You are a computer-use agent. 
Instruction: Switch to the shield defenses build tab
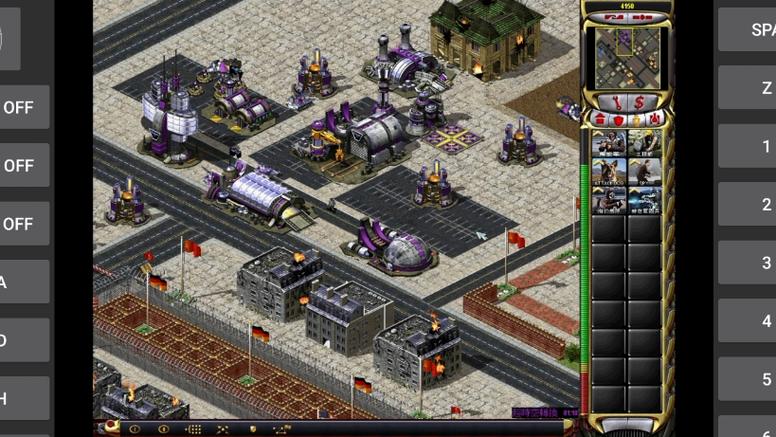coord(618,119)
